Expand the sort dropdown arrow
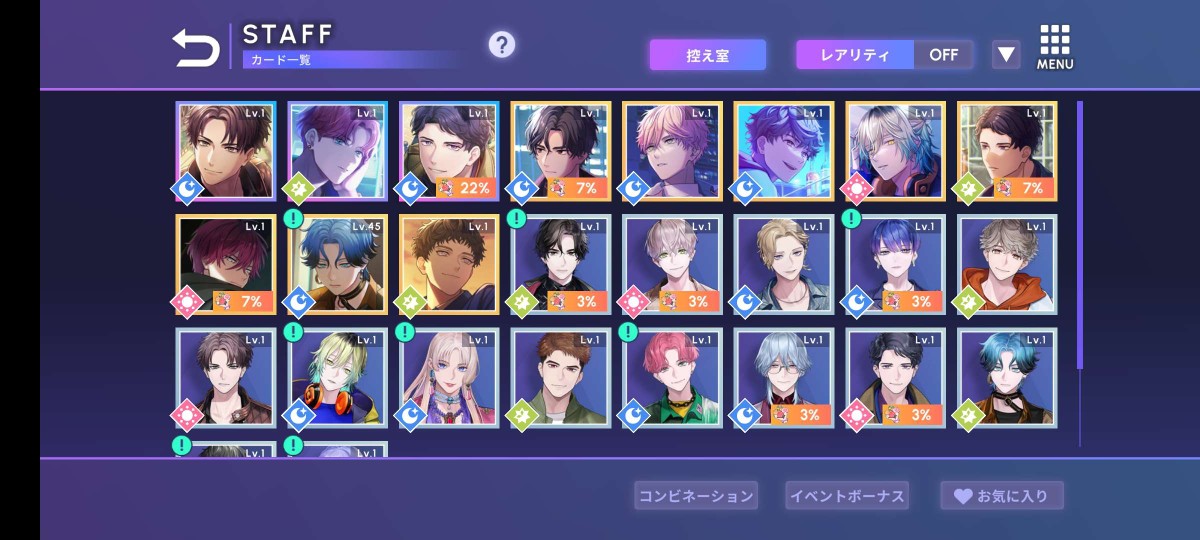The image size is (1200, 540). [1006, 55]
